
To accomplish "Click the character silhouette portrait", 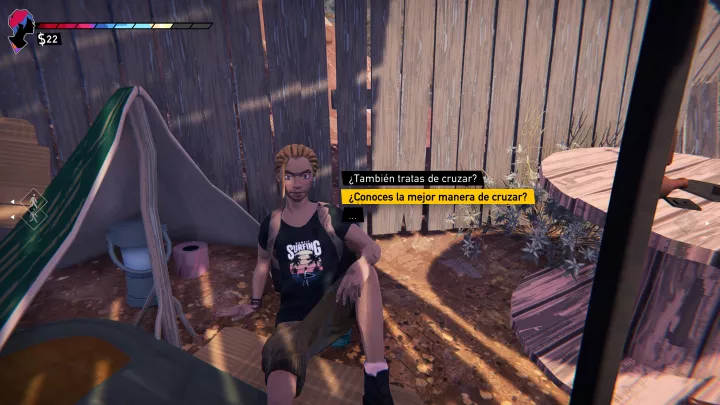I will click(20, 32).
